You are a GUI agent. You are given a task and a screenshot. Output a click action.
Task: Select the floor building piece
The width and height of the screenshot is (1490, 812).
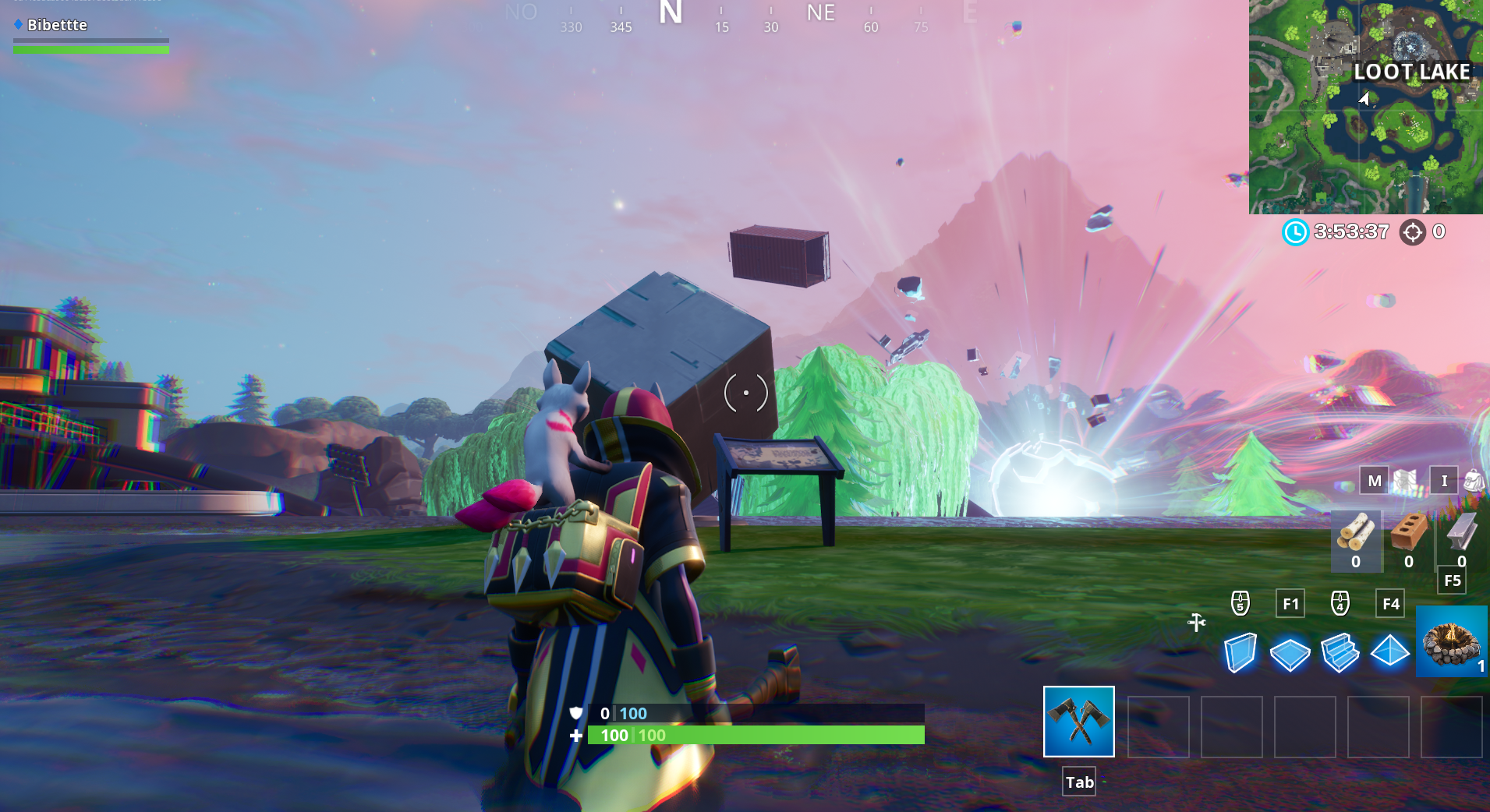click(x=1291, y=653)
